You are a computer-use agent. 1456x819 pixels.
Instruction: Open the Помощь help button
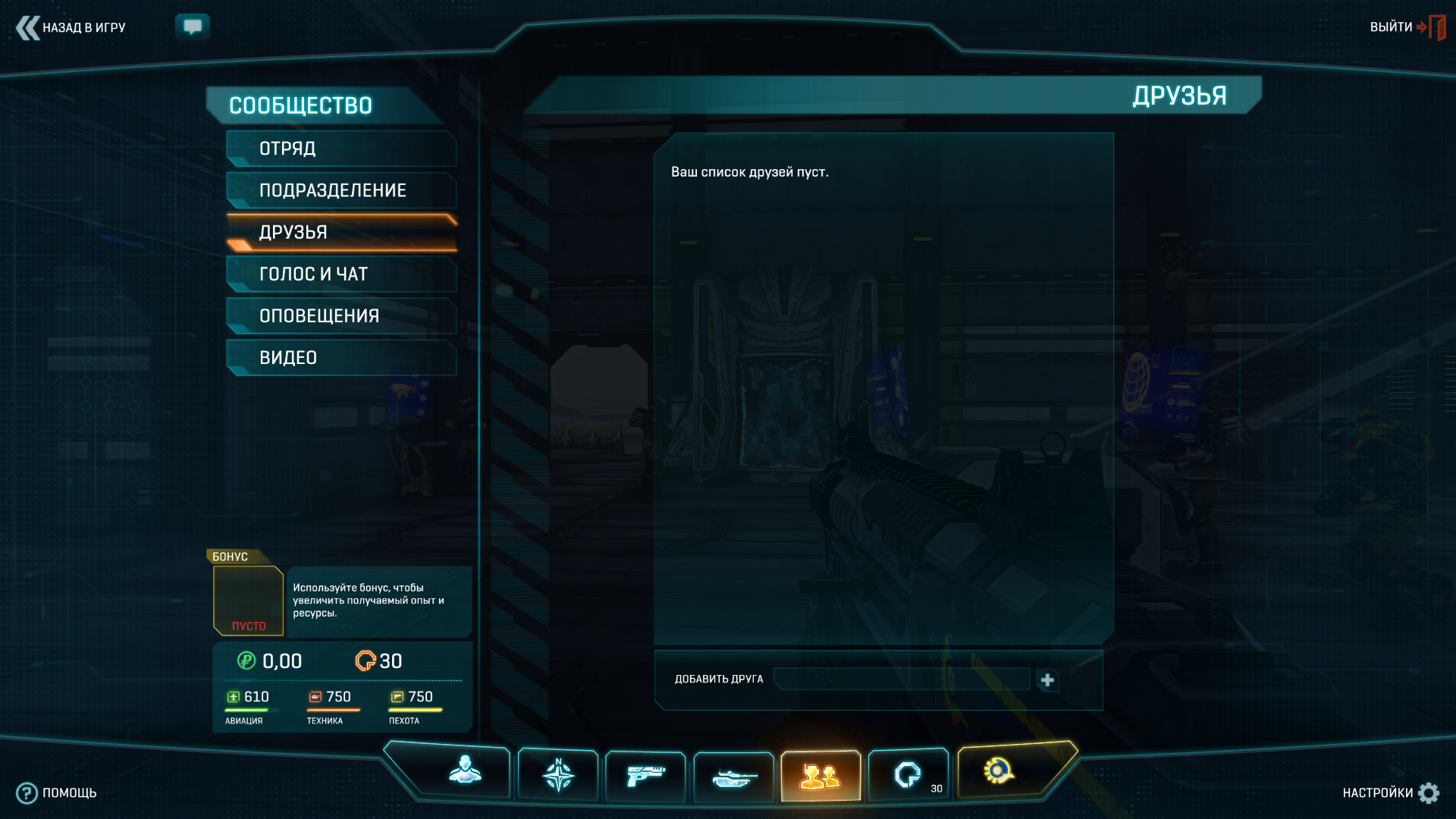[x=57, y=793]
